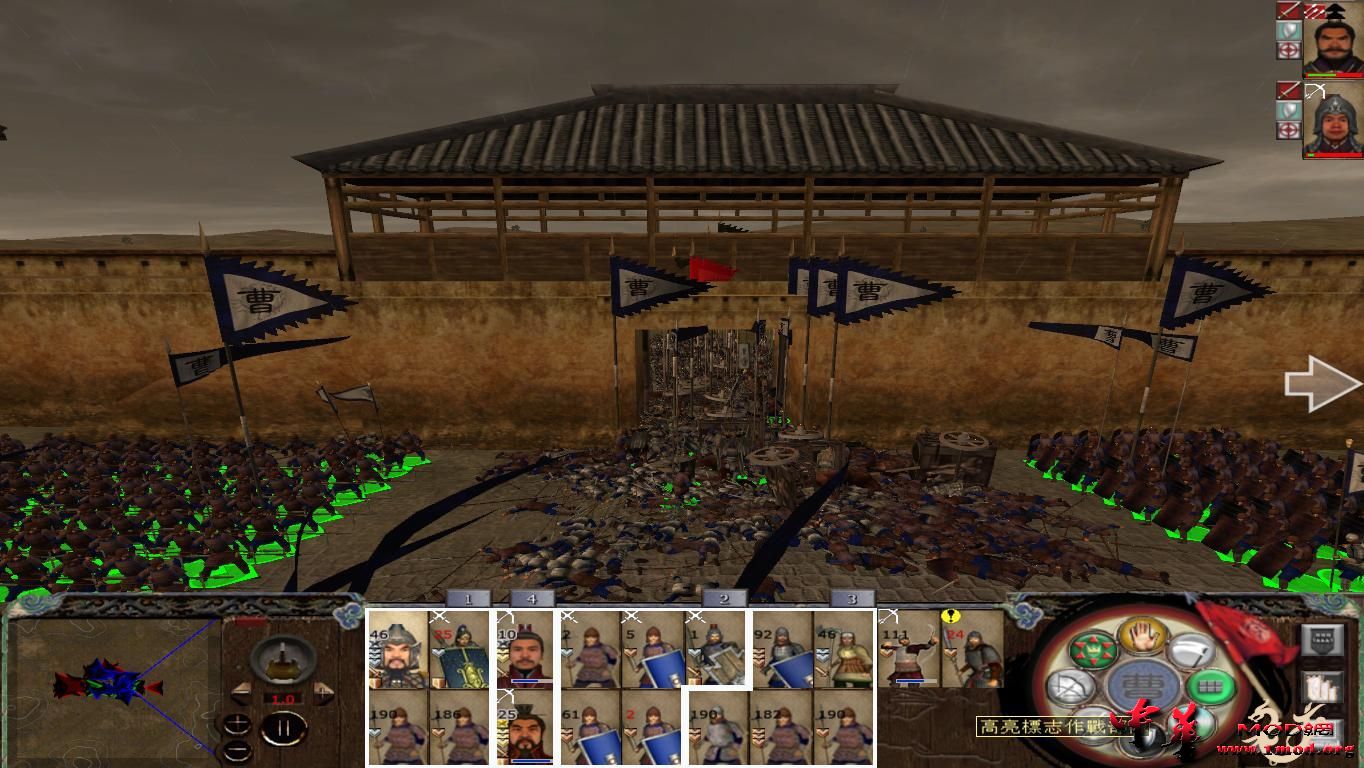Click the shield banner icon above the scrolls icon
Image resolution: width=1364 pixels, height=768 pixels.
tap(1323, 640)
